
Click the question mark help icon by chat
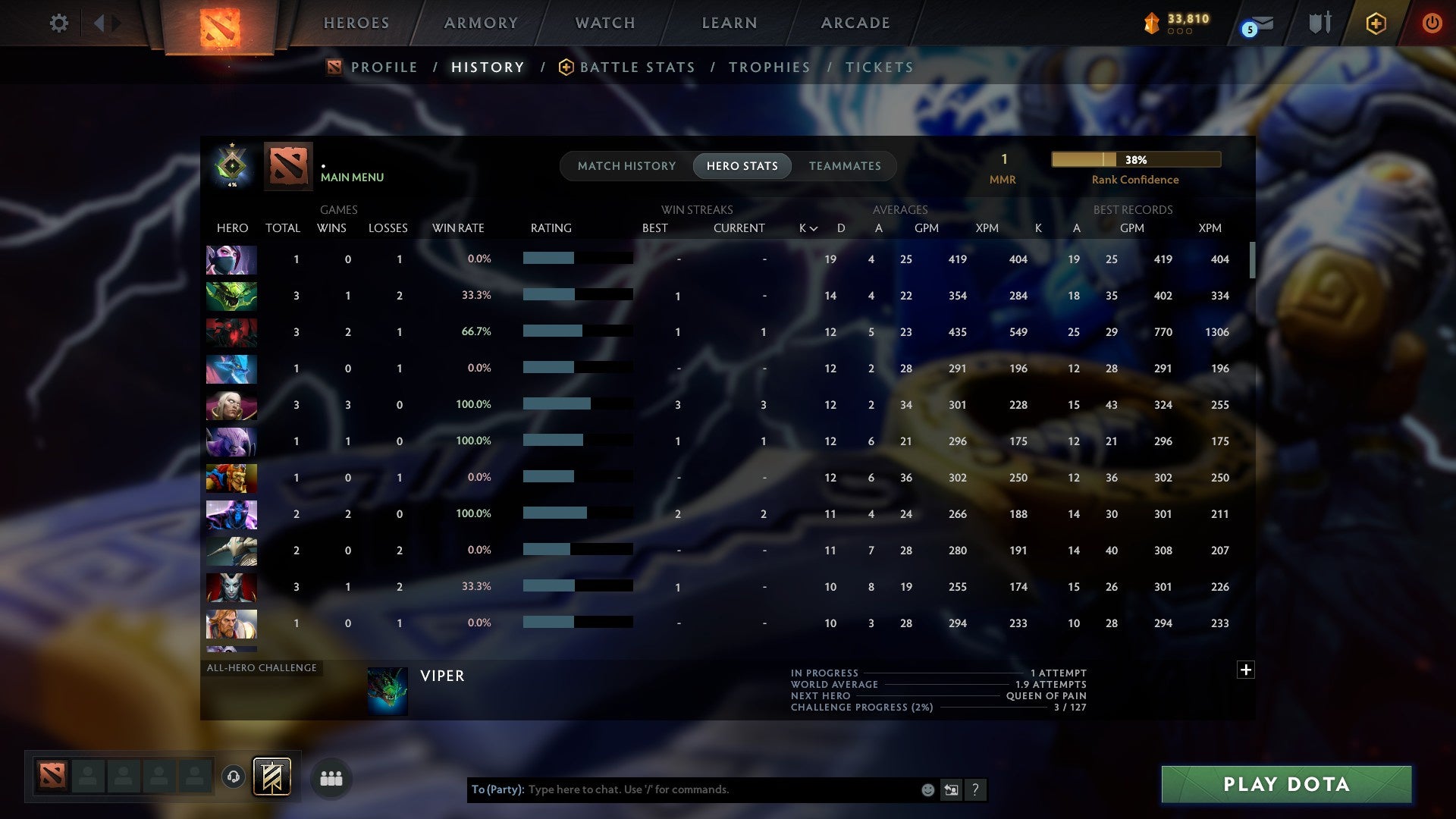tap(975, 789)
